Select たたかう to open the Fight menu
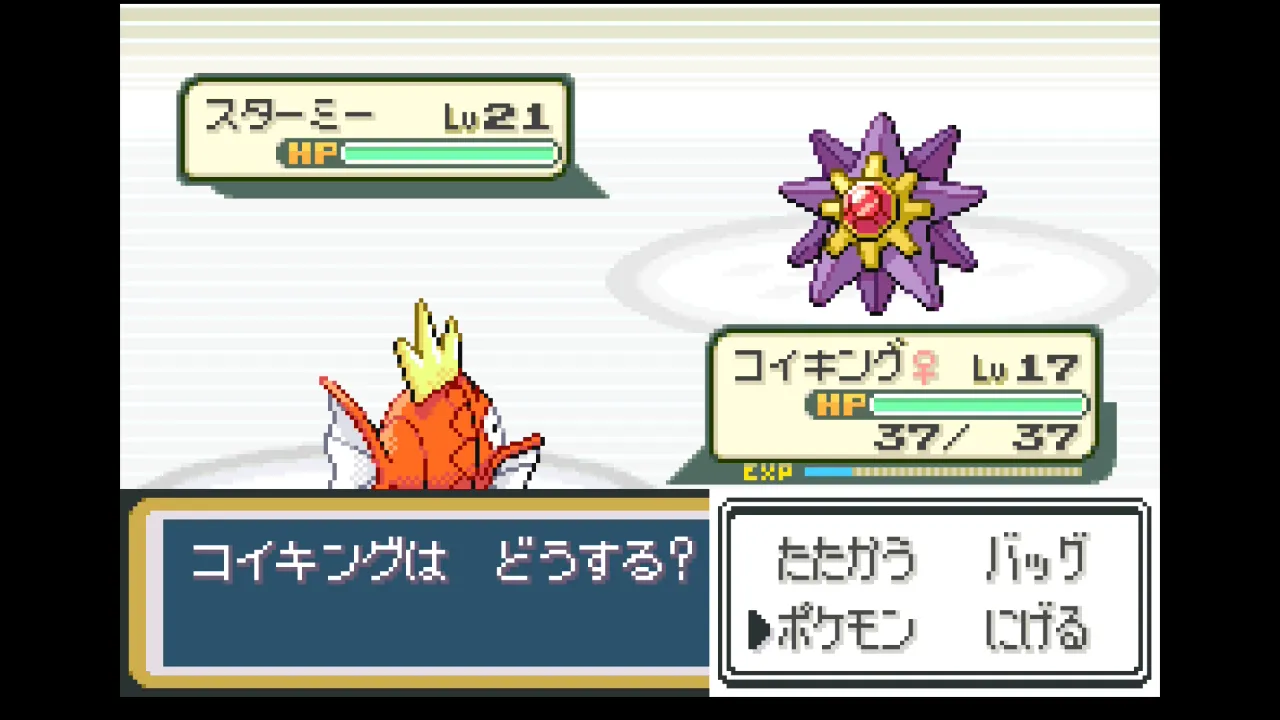1280x720 pixels. 845,560
